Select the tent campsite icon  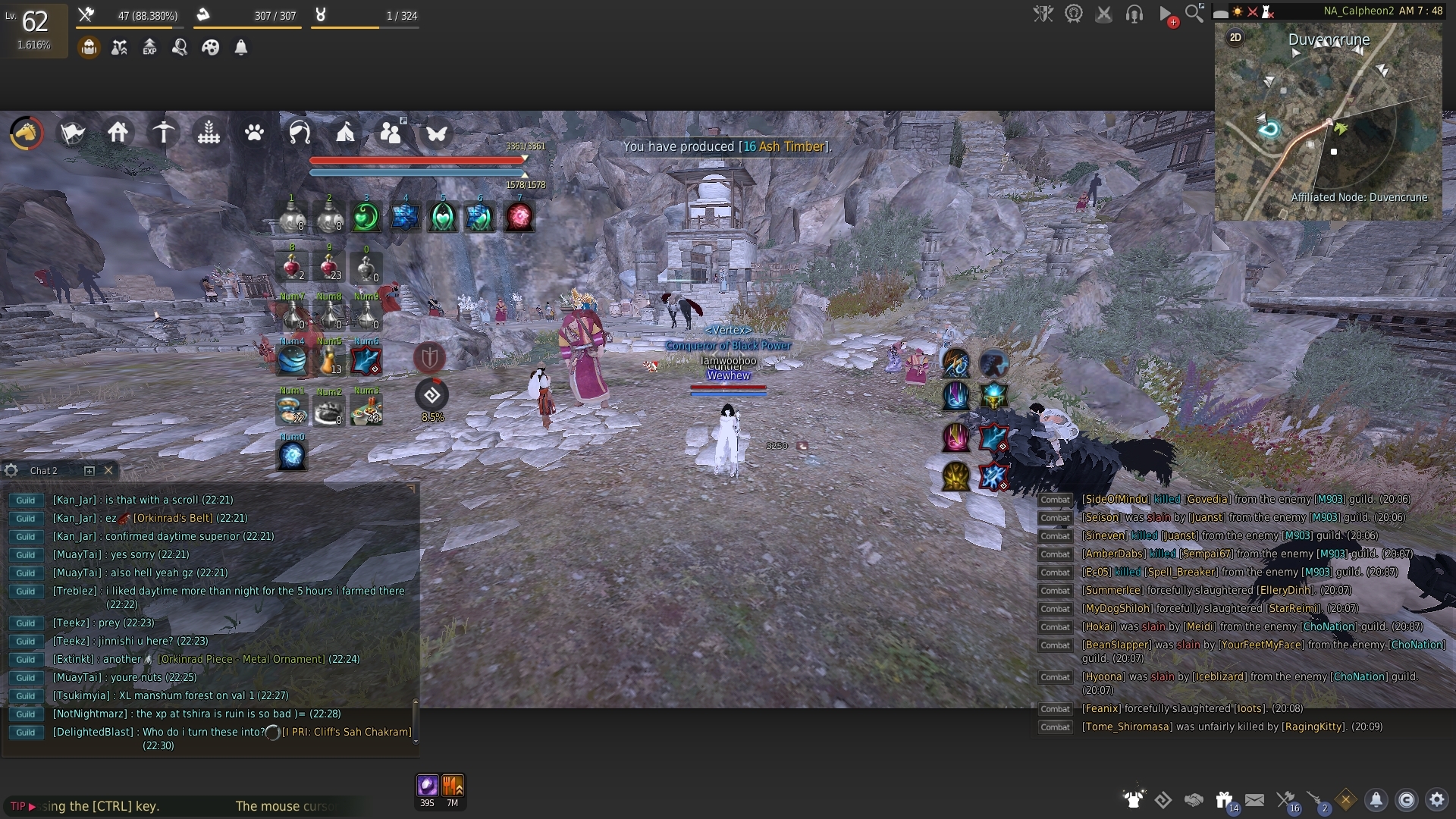[345, 133]
